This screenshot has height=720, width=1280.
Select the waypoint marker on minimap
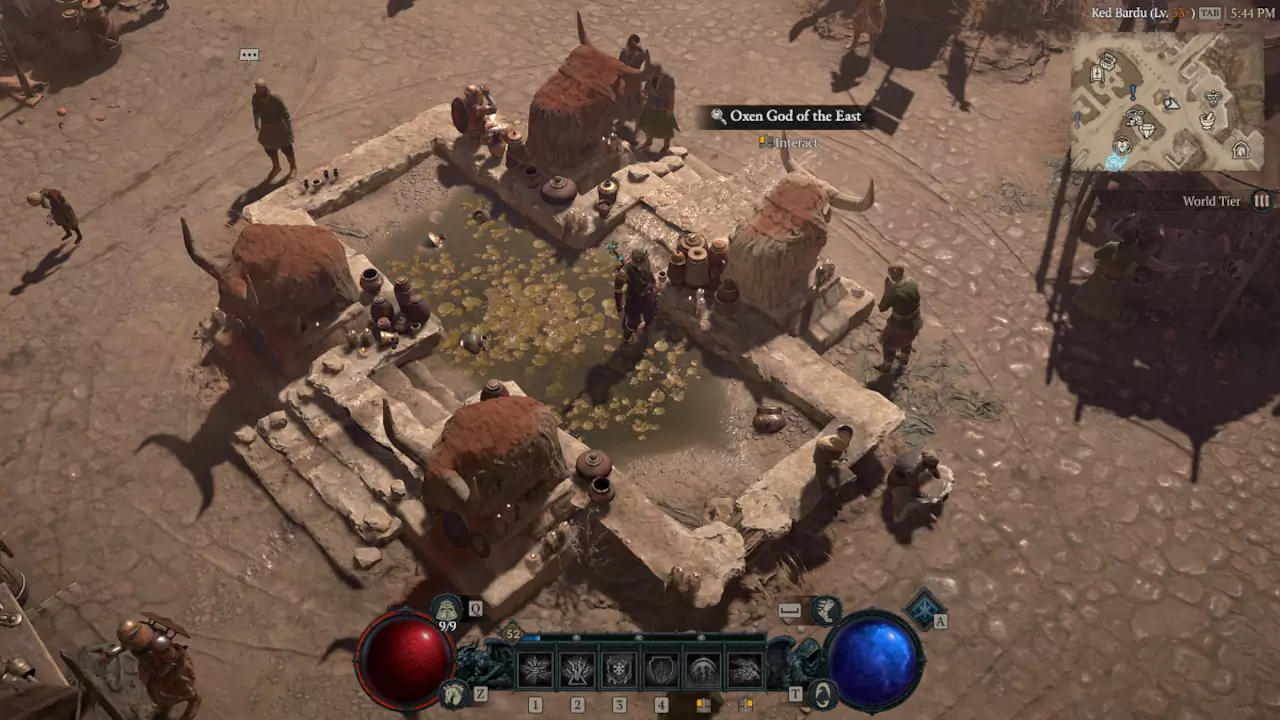(1115, 162)
